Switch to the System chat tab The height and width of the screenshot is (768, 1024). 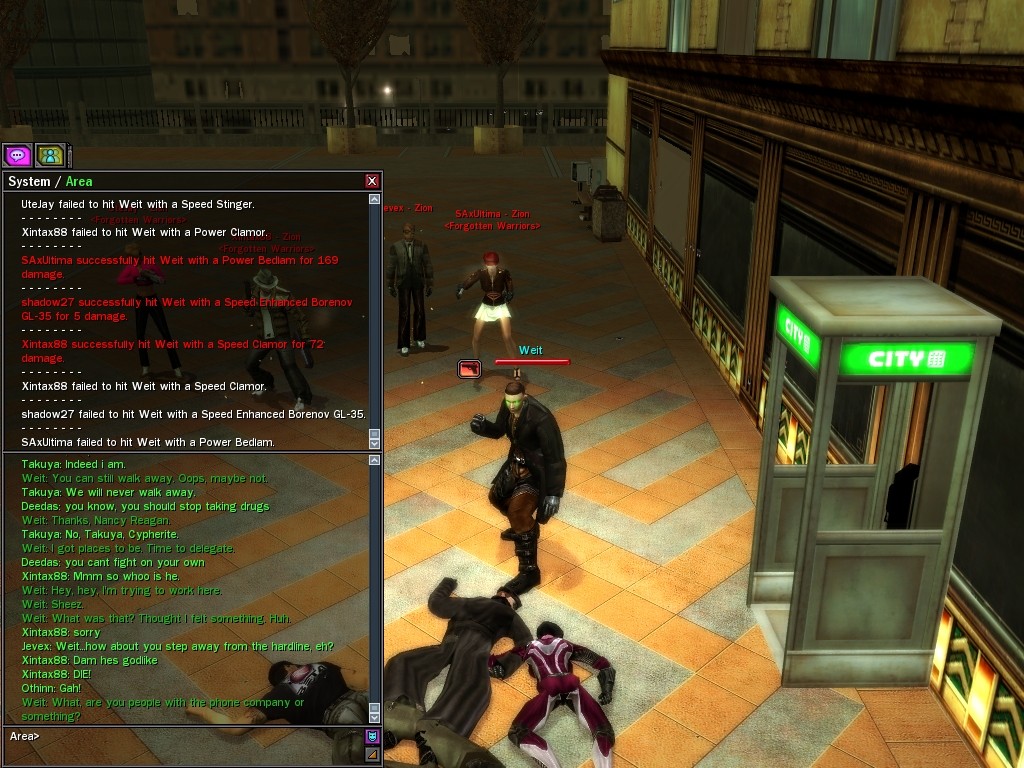coord(28,182)
